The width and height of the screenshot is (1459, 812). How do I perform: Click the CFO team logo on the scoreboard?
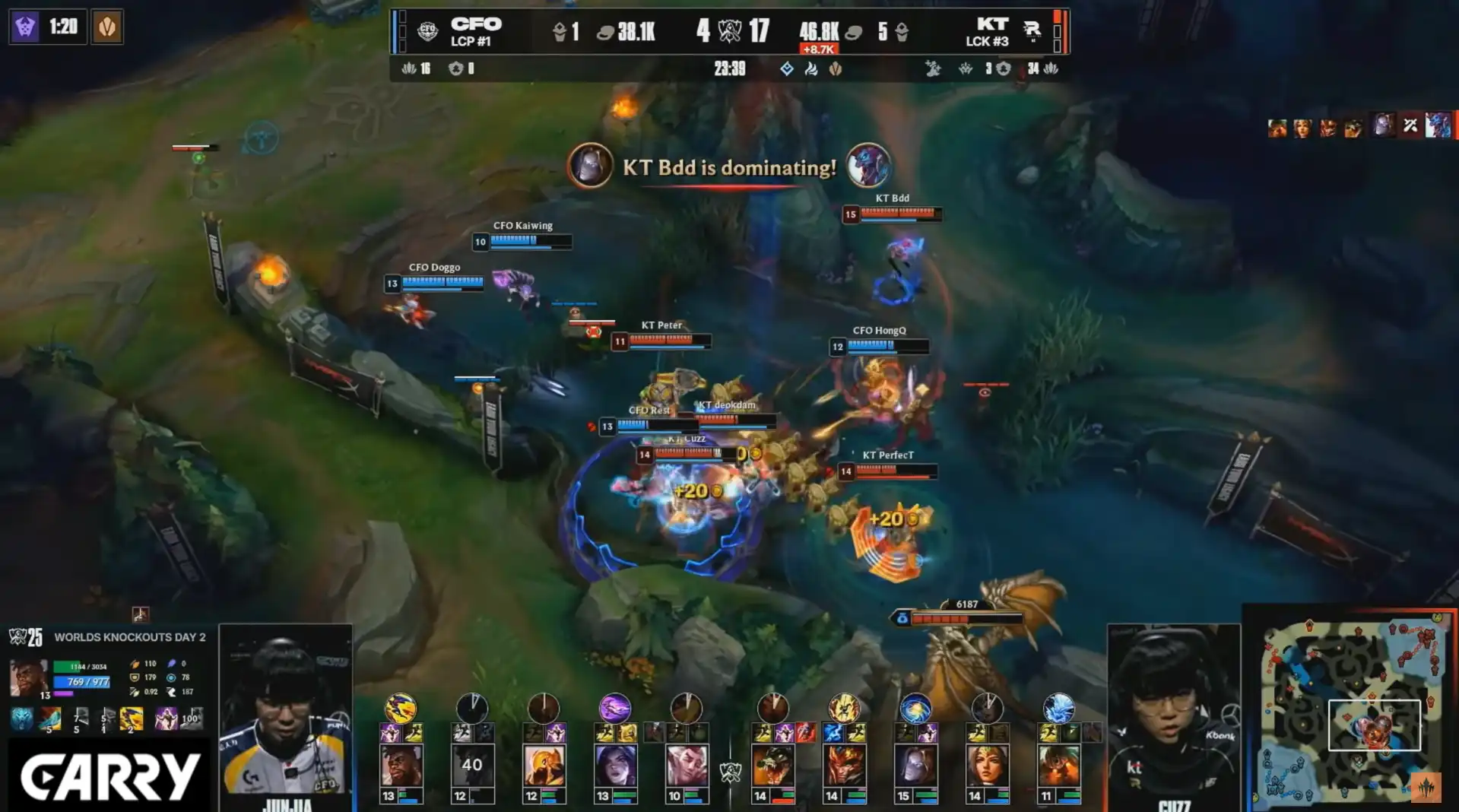[428, 31]
